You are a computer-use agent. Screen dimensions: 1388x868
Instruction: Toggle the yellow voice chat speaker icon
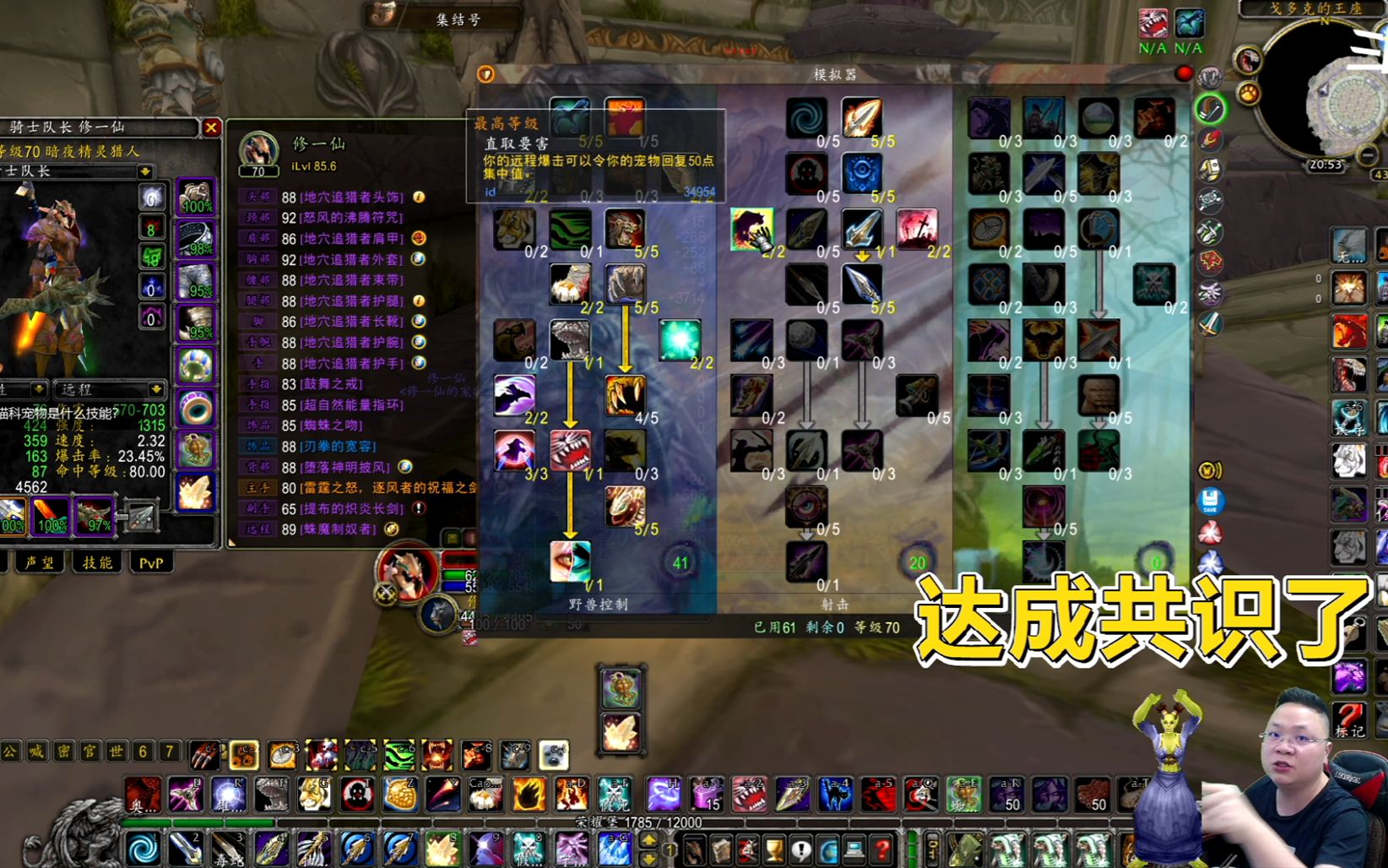point(1210,470)
